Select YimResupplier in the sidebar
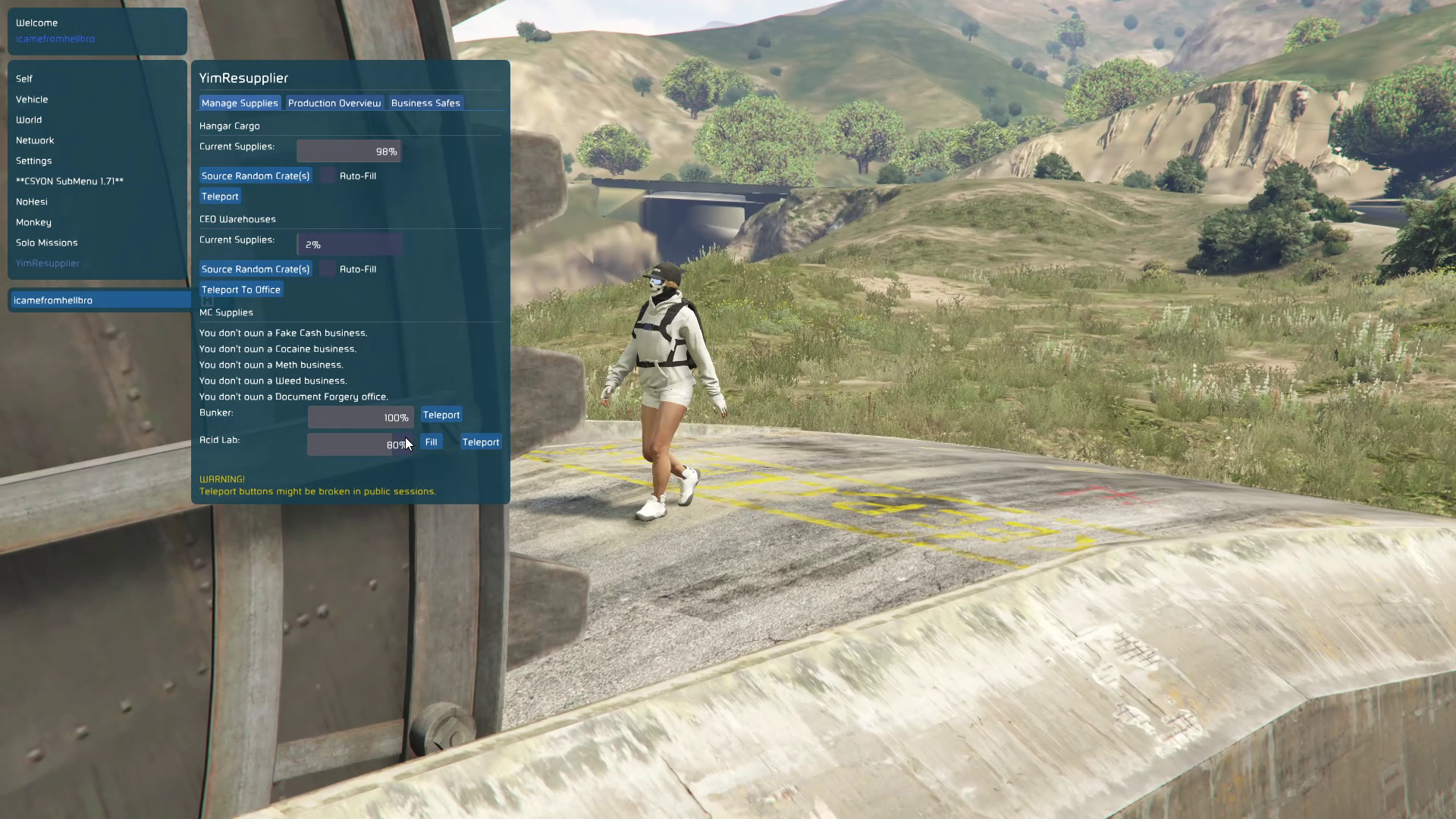 [x=48, y=263]
